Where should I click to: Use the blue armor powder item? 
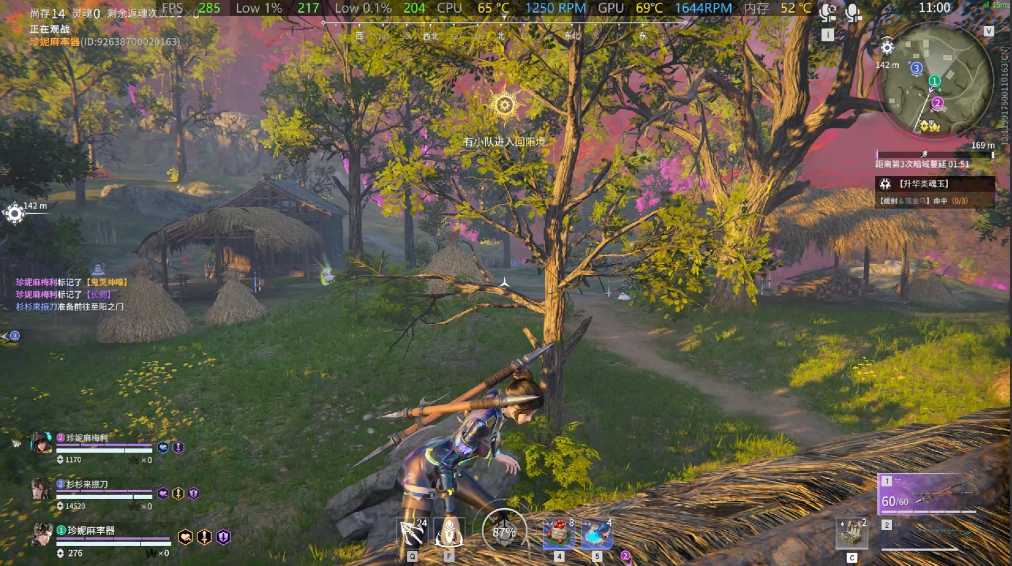point(597,533)
